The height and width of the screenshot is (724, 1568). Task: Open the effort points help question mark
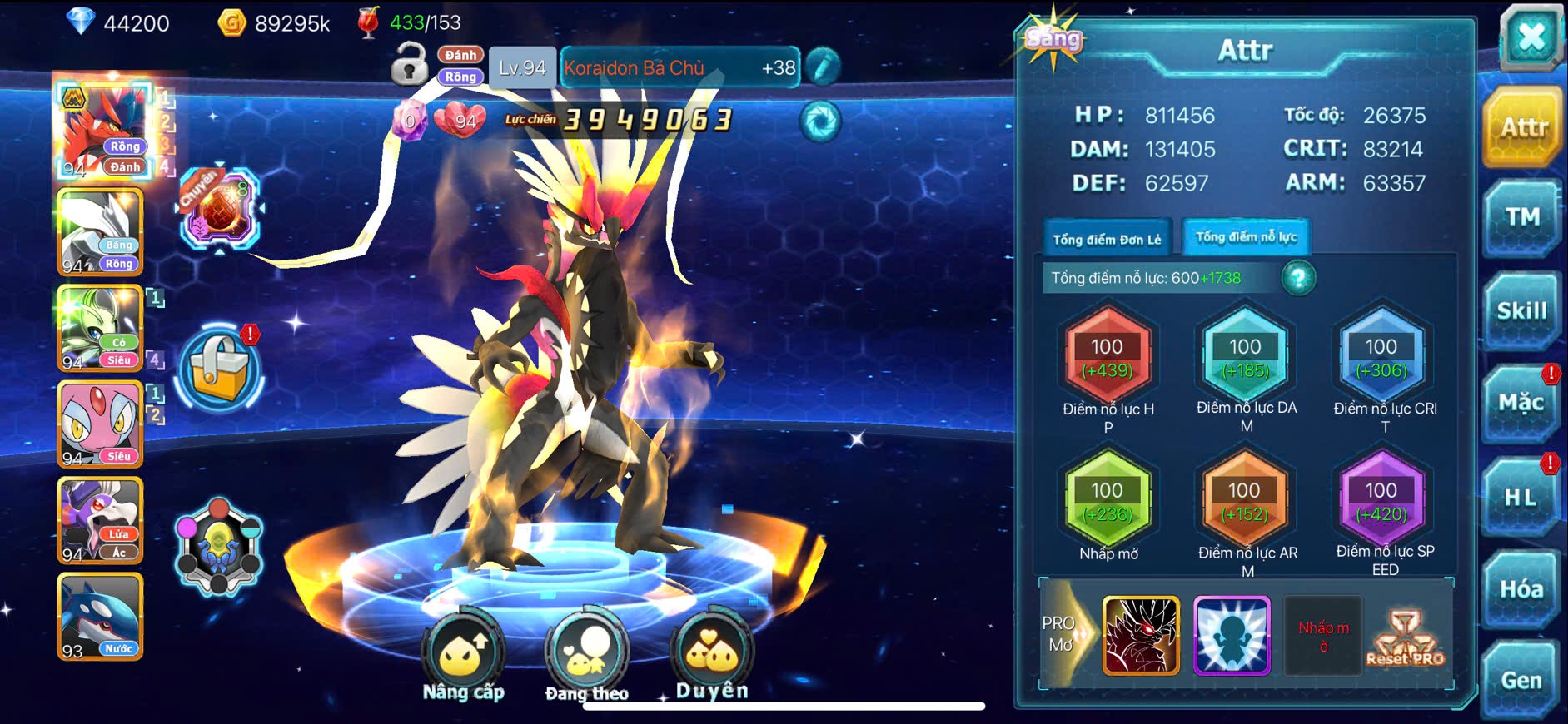coord(1298,278)
